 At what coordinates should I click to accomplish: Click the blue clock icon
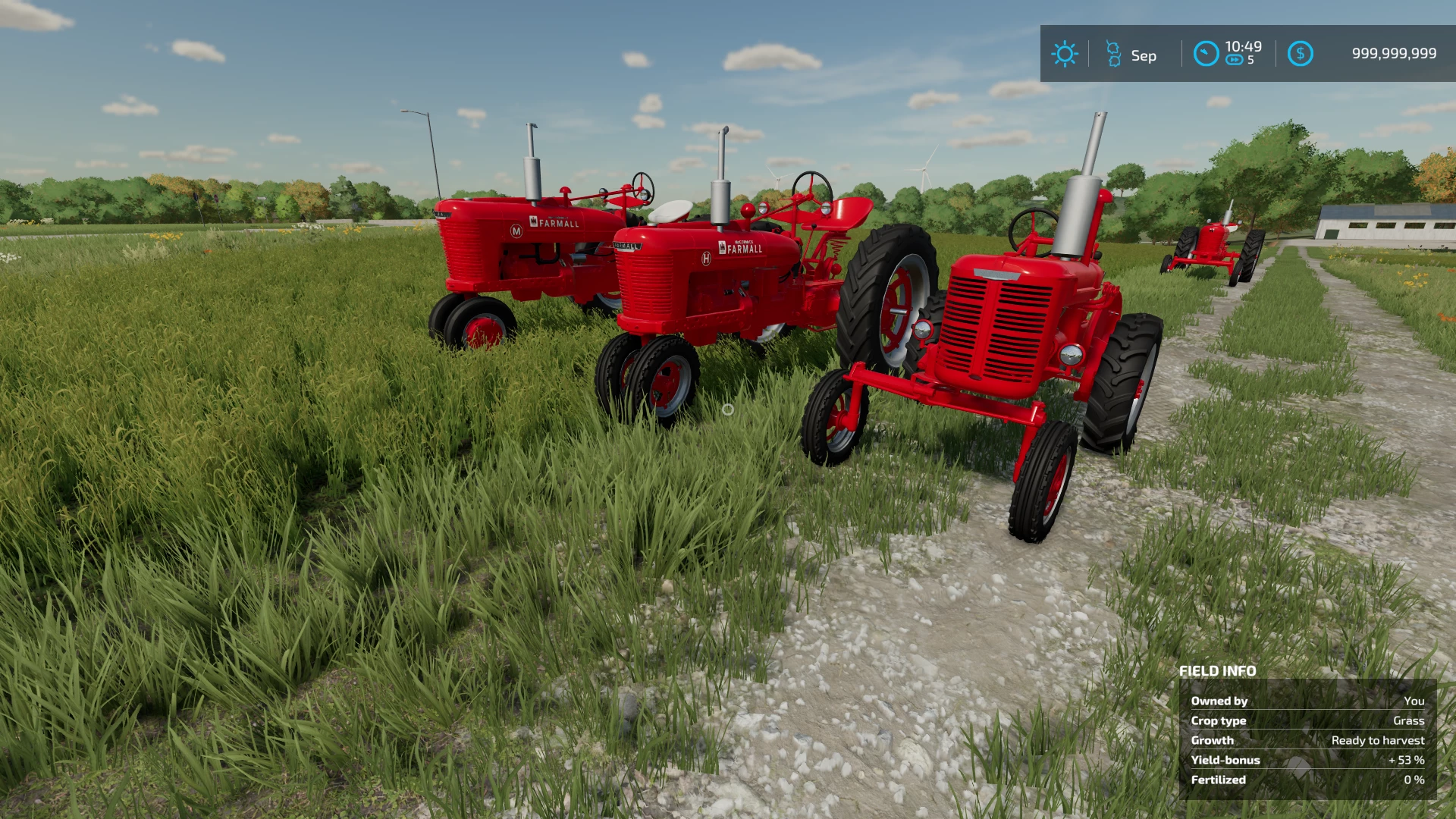1206,54
